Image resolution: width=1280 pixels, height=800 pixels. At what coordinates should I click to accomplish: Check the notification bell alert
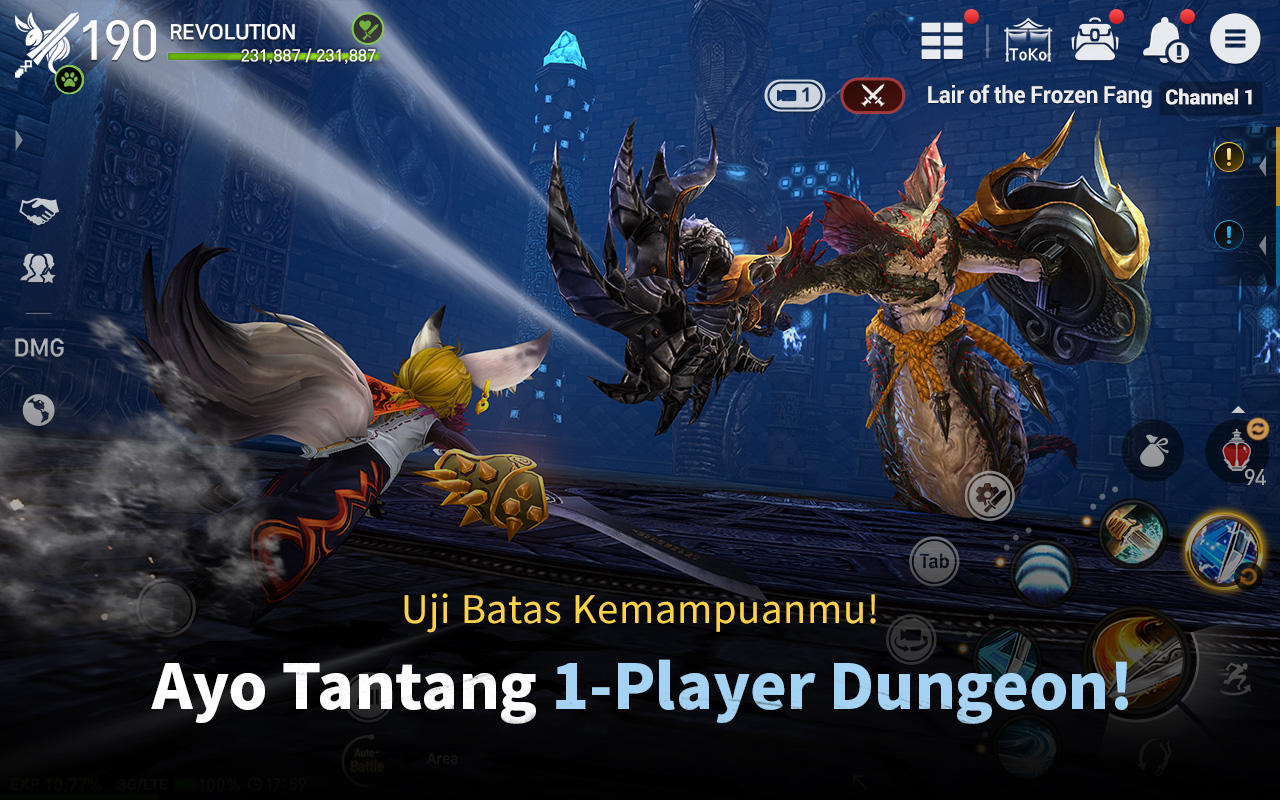click(x=1166, y=38)
